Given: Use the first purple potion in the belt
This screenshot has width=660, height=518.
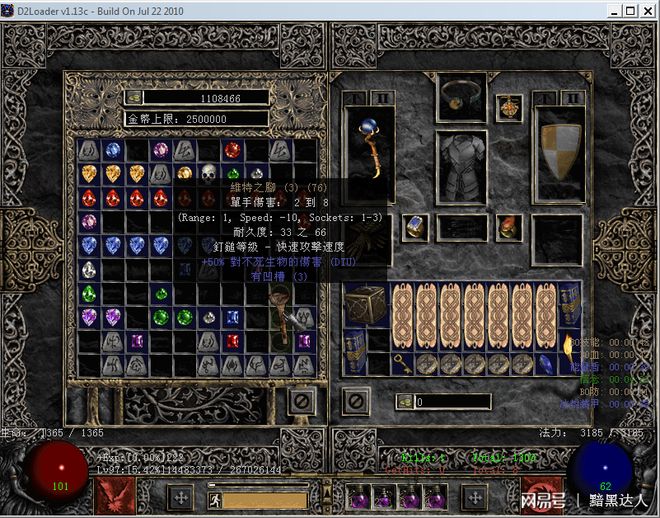Looking at the screenshot, I should pyautogui.click(x=359, y=497).
